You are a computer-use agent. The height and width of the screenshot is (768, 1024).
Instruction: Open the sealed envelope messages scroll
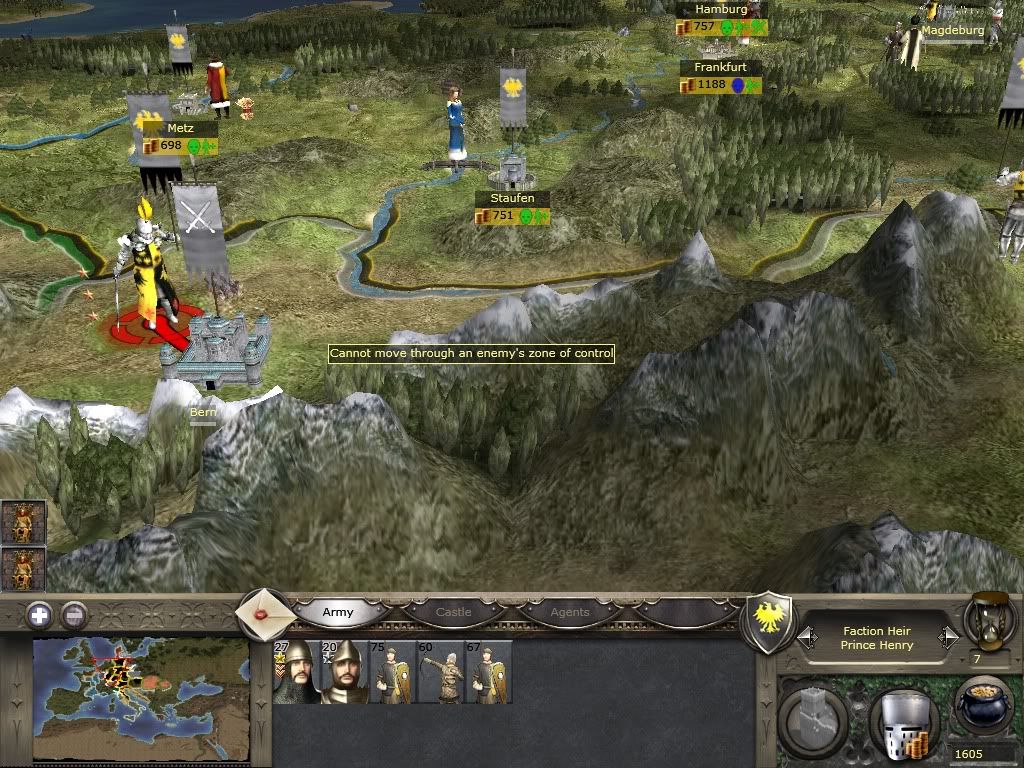267,613
